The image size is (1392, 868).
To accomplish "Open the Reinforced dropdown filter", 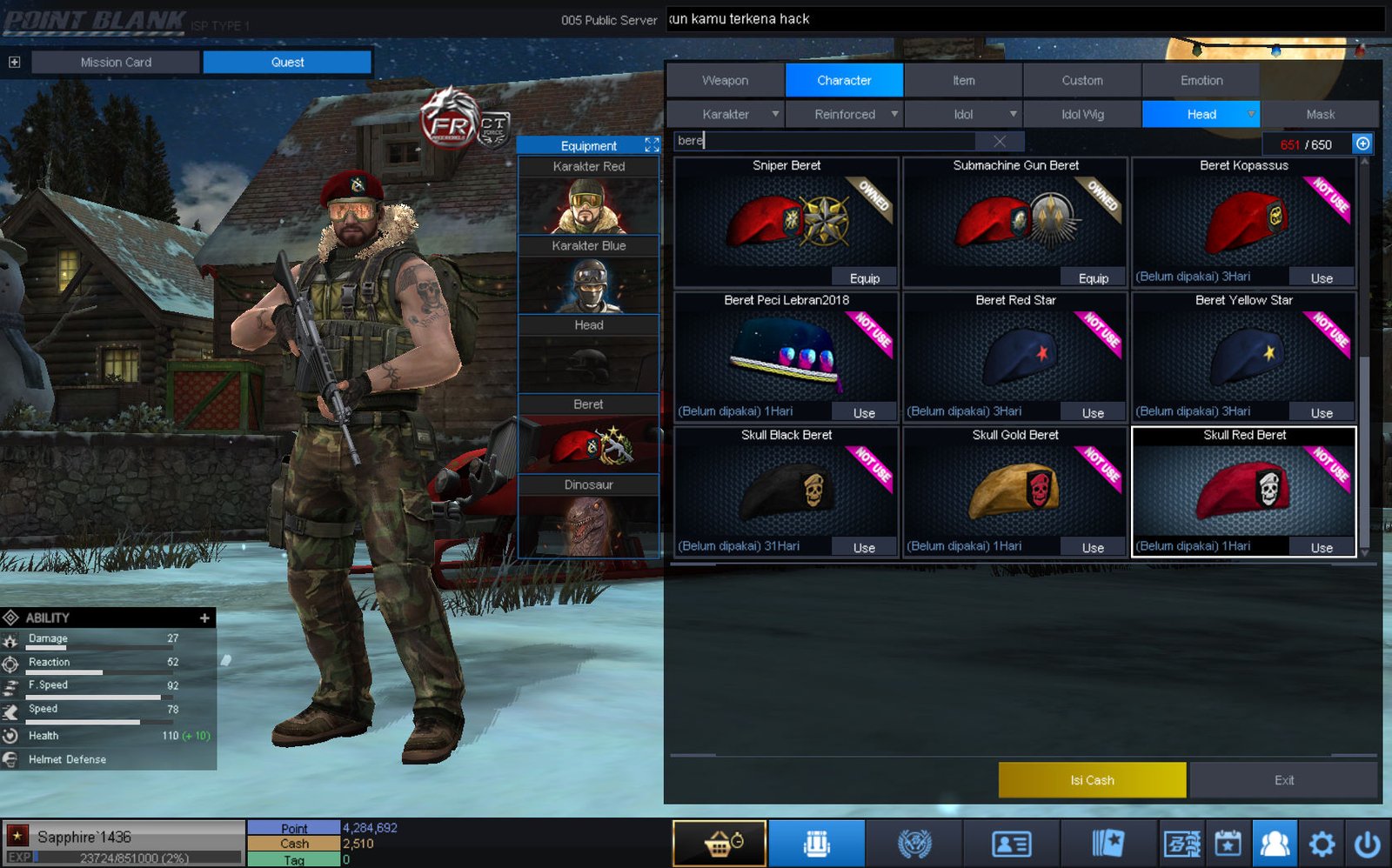I will click(x=845, y=114).
